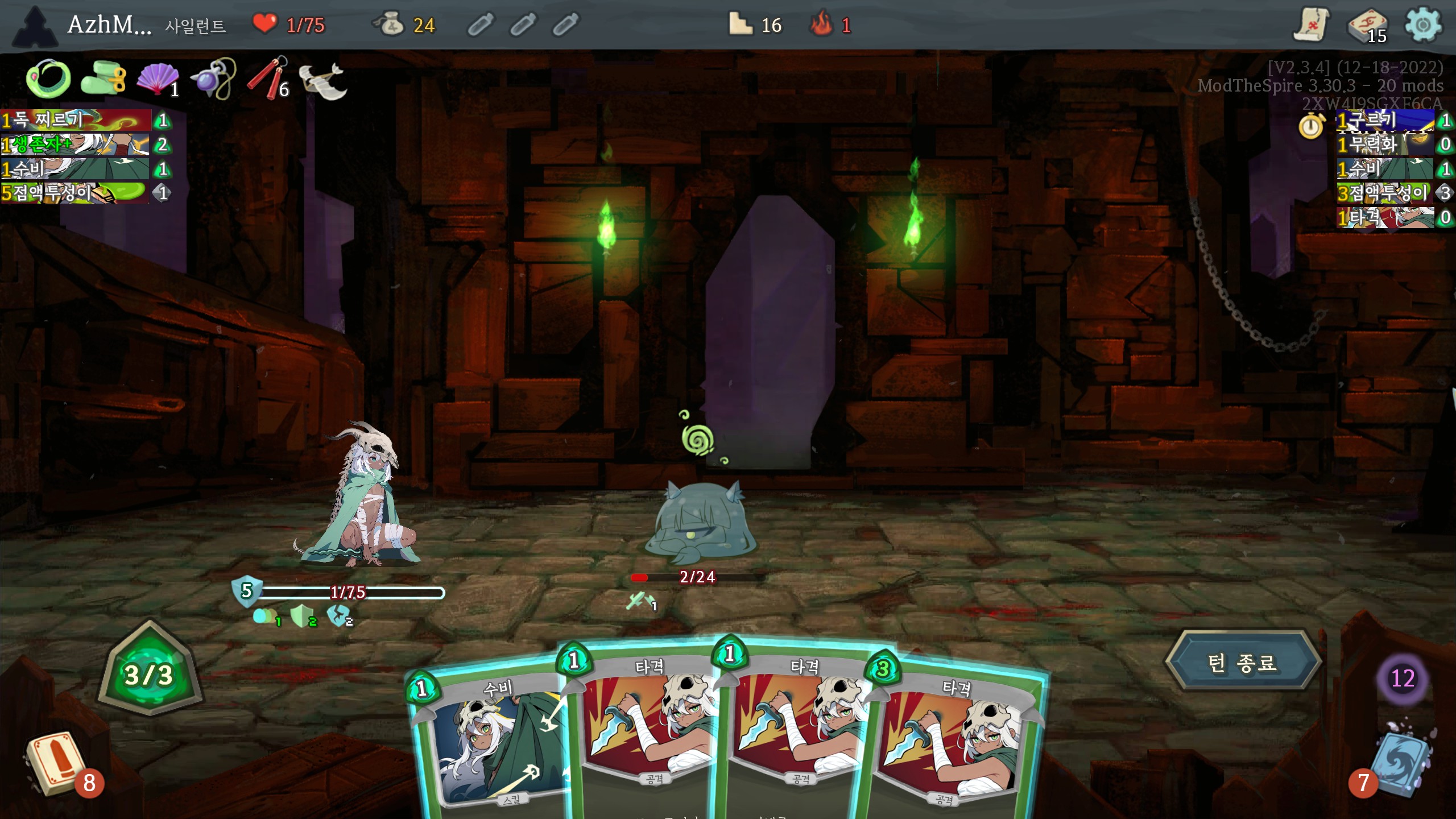
Task: Play the 3-cost 타격 strike card
Action: click(x=955, y=739)
